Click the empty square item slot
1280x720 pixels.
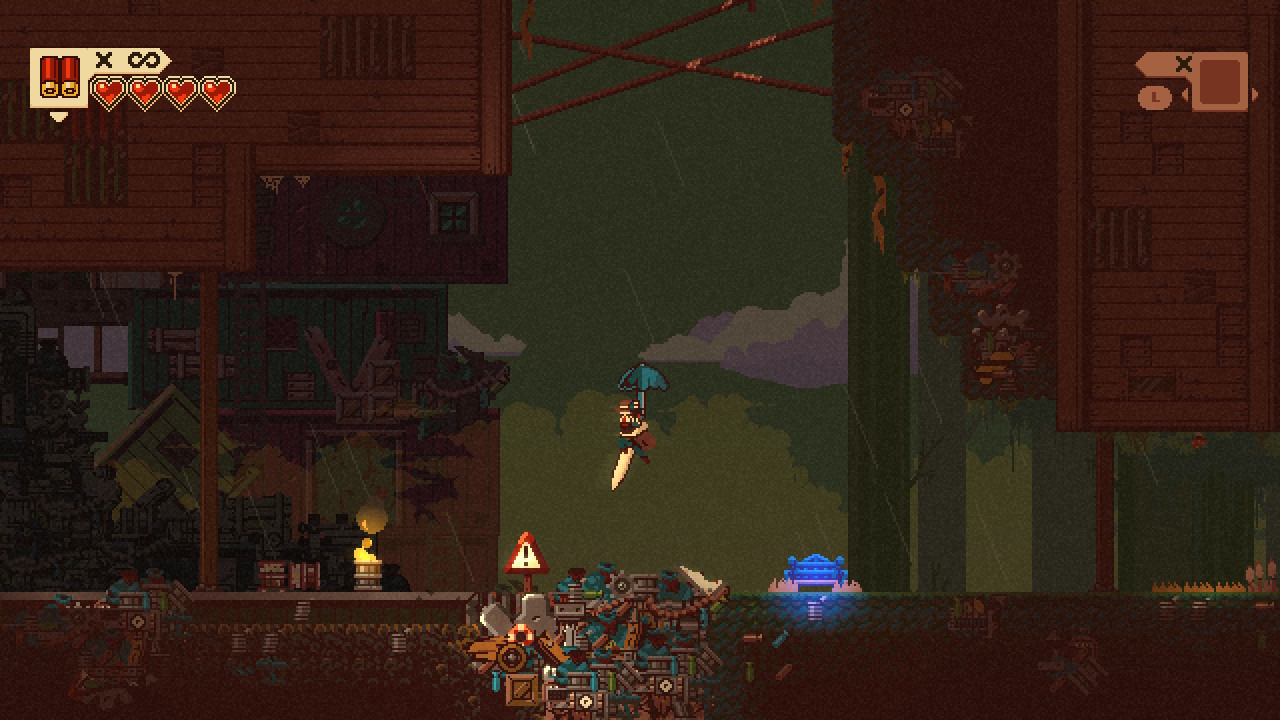point(1221,83)
